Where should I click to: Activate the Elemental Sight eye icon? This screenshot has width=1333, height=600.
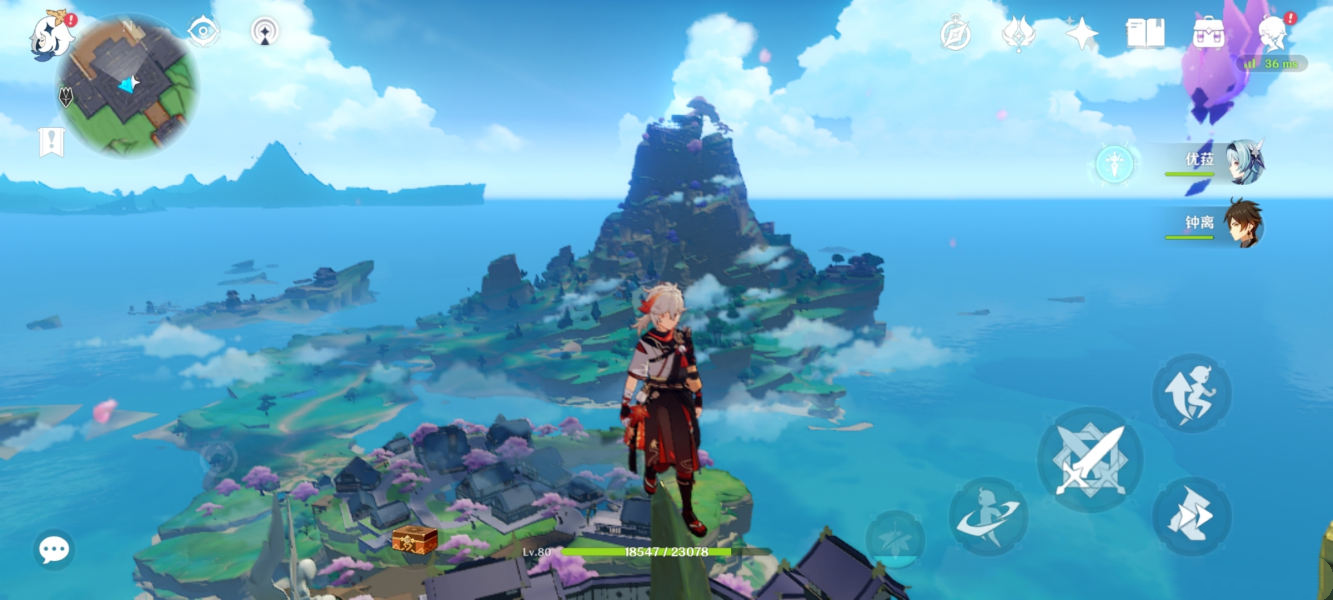(x=204, y=31)
